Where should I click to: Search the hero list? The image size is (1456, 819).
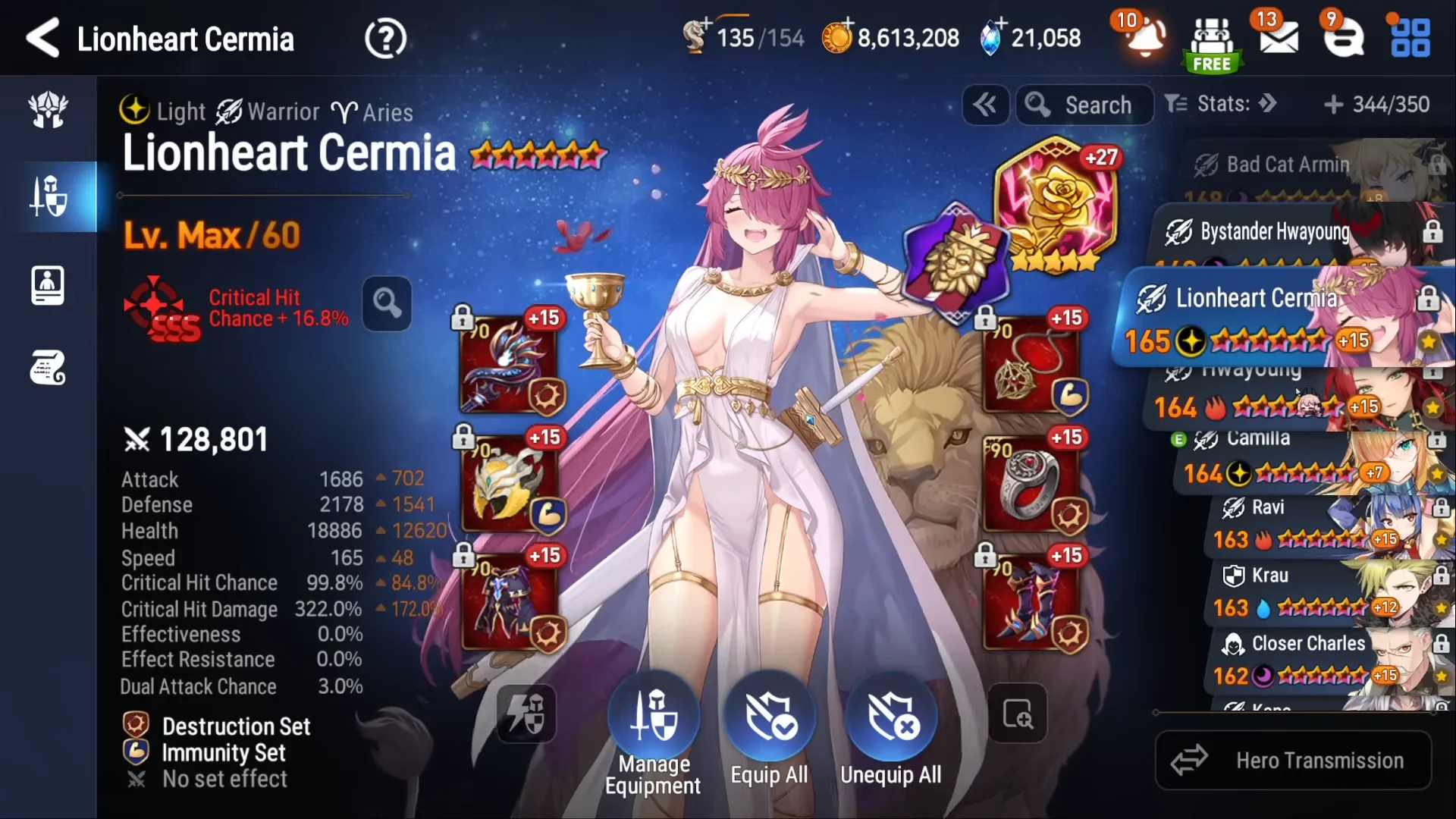1084,105
